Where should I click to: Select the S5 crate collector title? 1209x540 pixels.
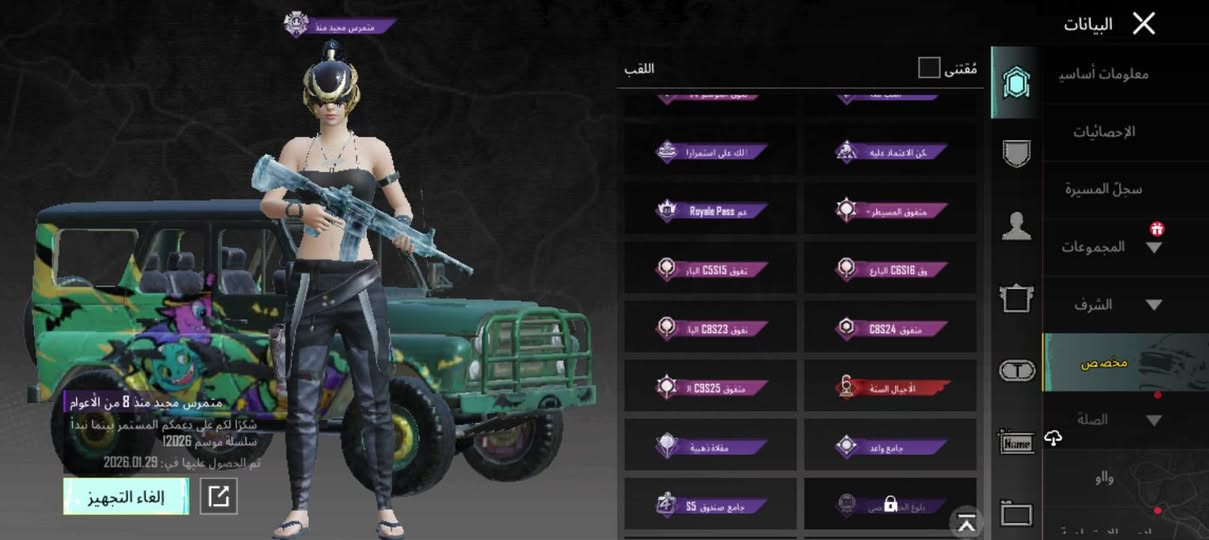711,503
